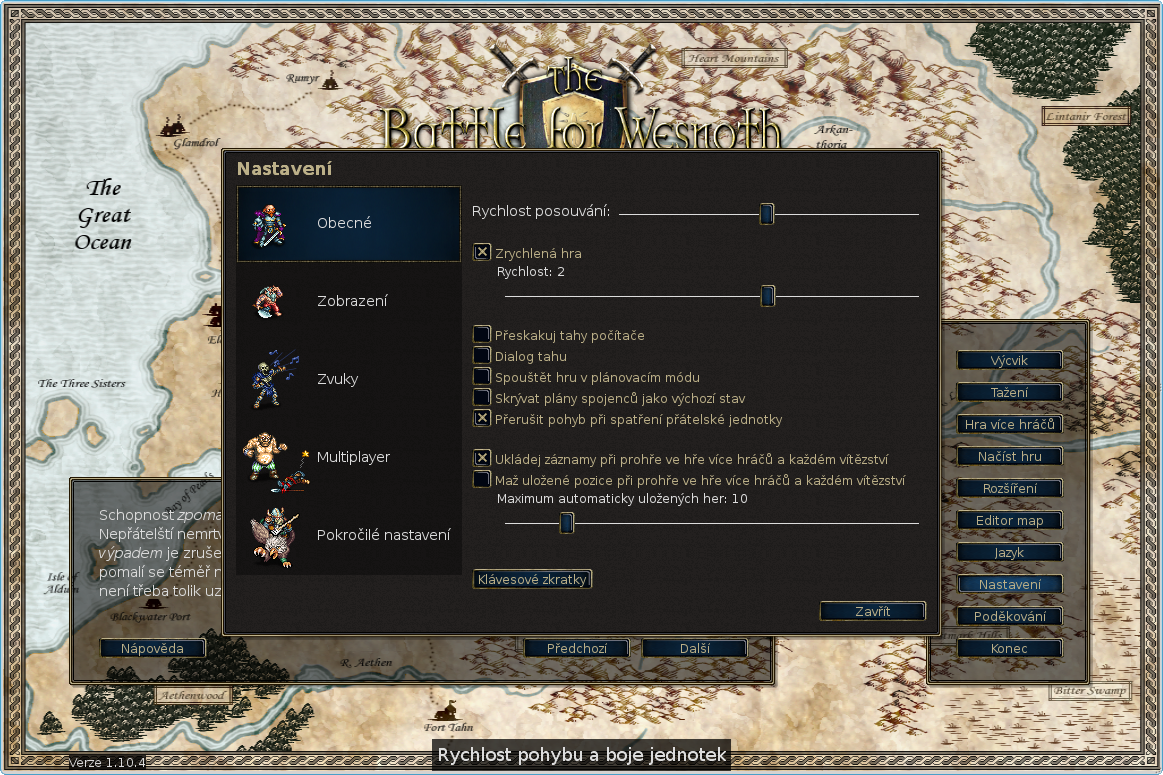The height and width of the screenshot is (775, 1163).
Task: Enable Spouštět hru v plánovacím módu
Action: point(482,376)
